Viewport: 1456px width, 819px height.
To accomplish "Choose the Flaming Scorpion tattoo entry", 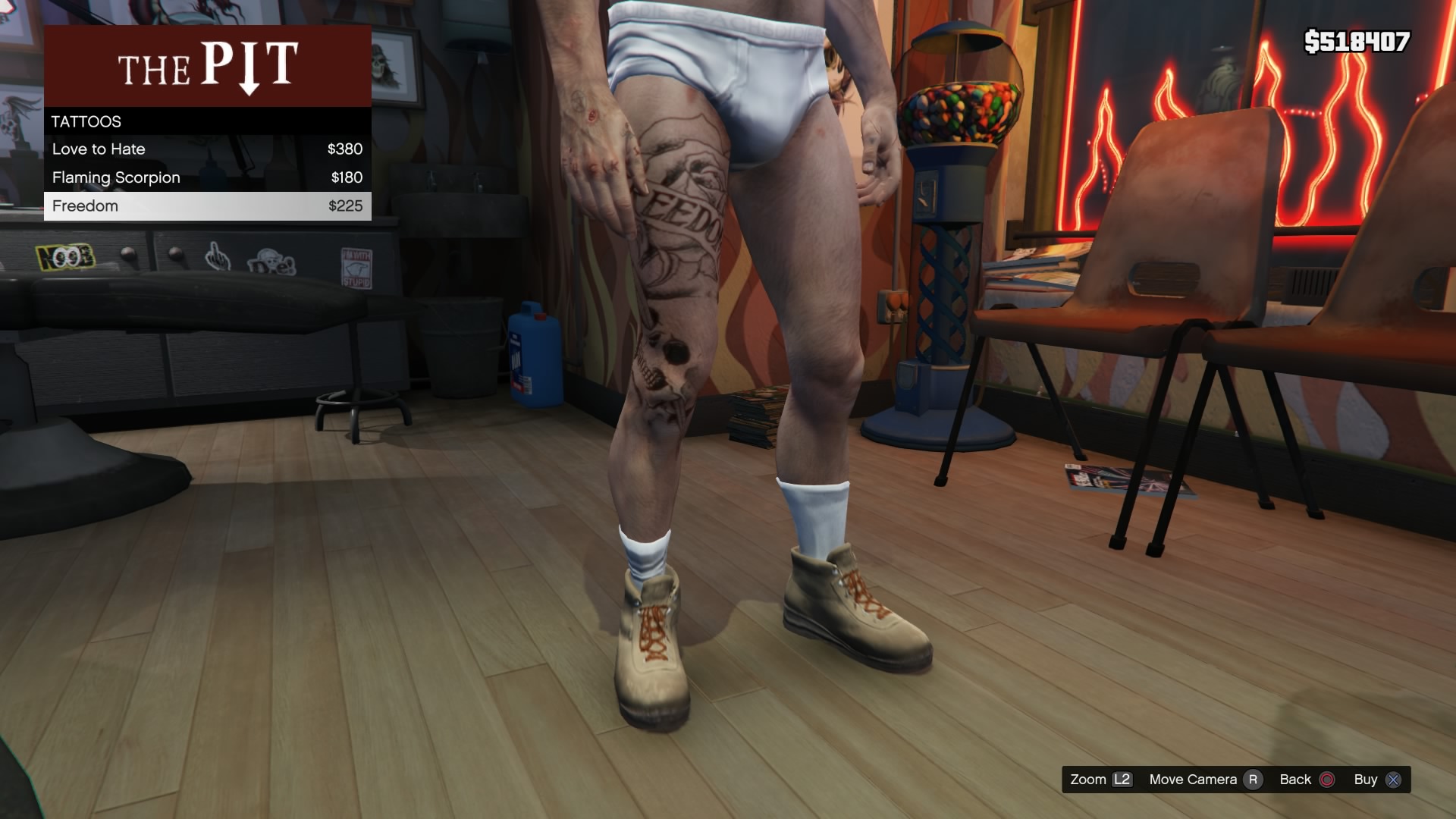I will pos(207,177).
